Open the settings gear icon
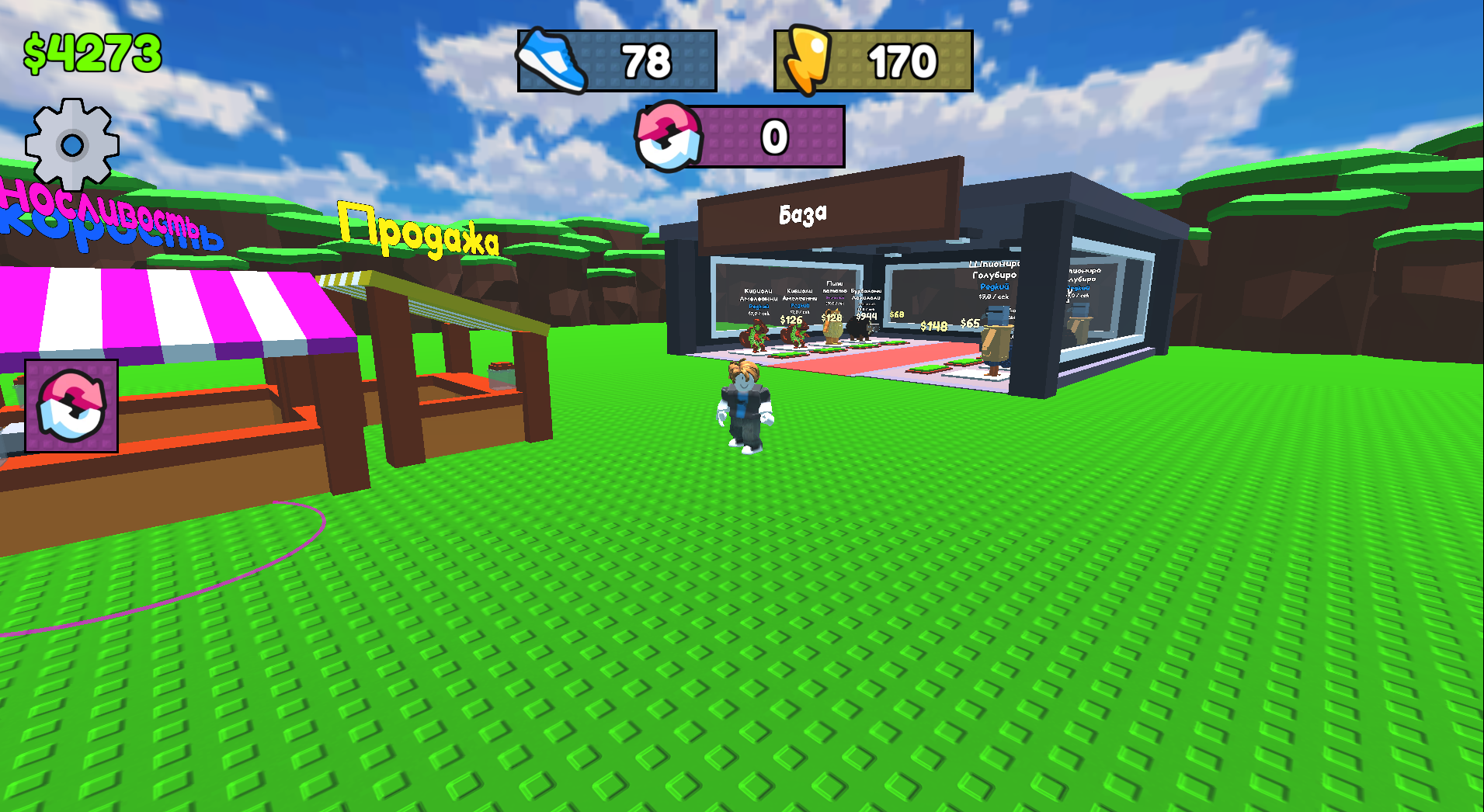Viewport: 1484px width, 812px height. (x=72, y=144)
